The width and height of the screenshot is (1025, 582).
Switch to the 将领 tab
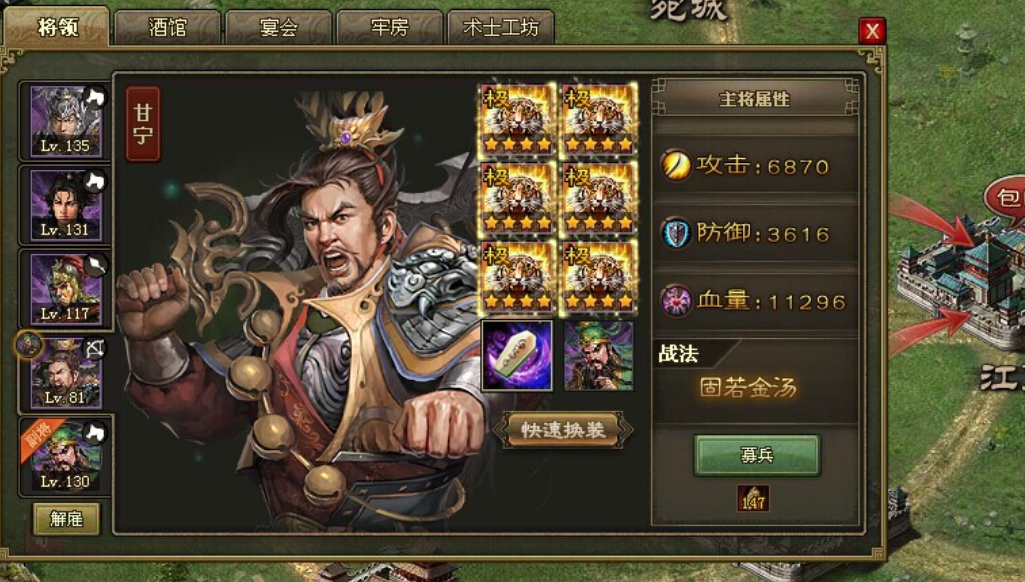[57, 27]
